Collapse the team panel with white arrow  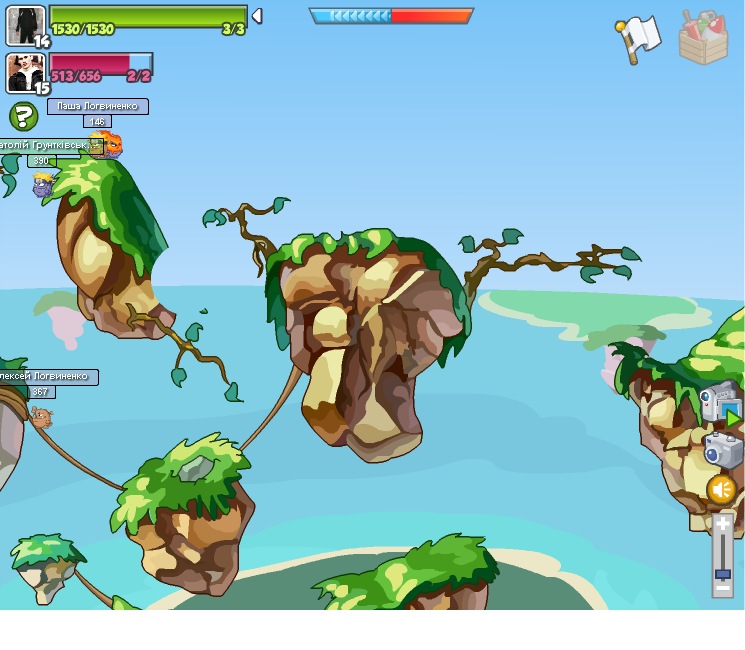[x=257, y=16]
